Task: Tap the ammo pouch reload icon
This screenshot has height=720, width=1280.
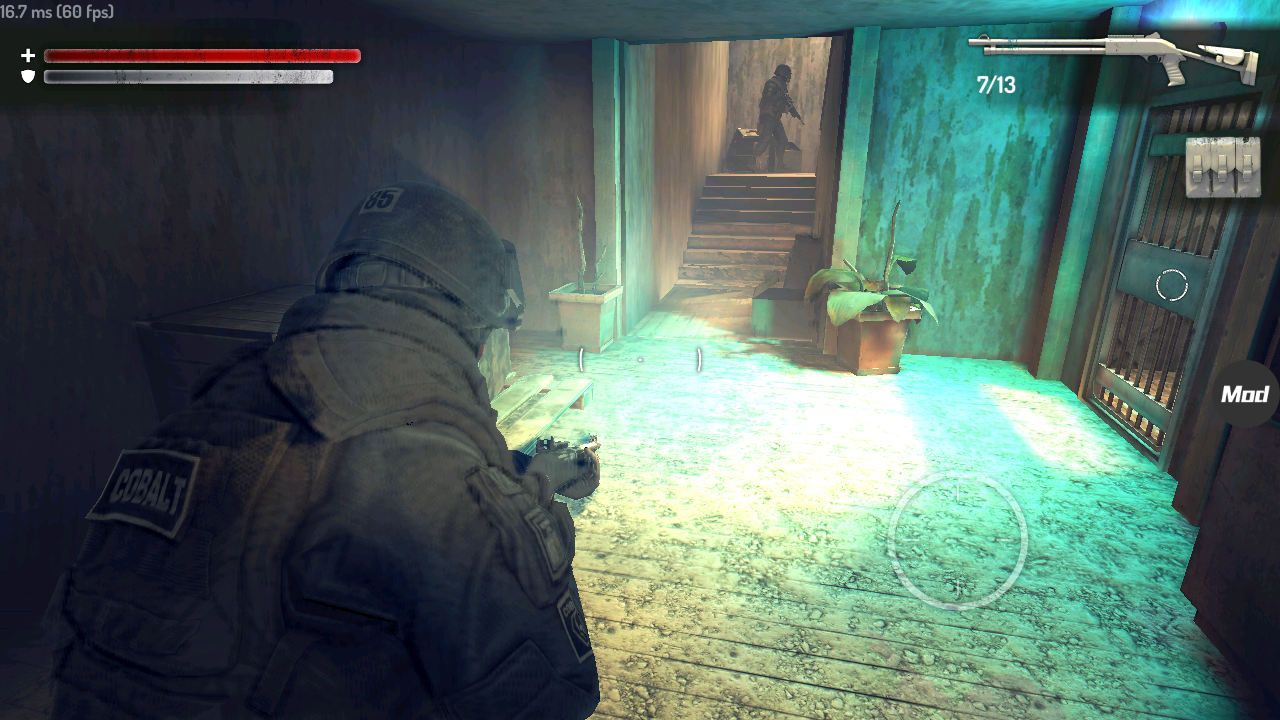Action: point(1222,166)
